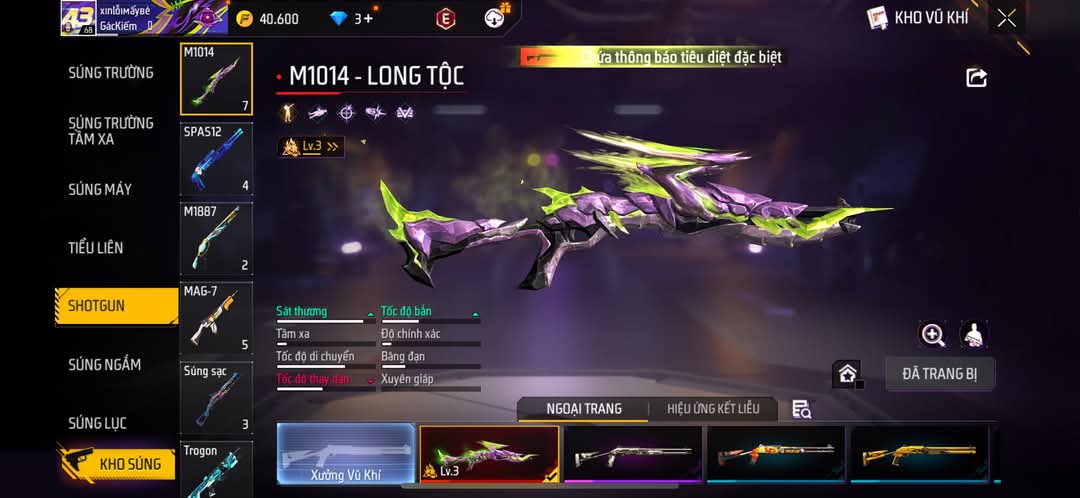This screenshot has width=1080, height=498.
Task: Share the M1014 Long Tộc skin
Action: pos(976,78)
